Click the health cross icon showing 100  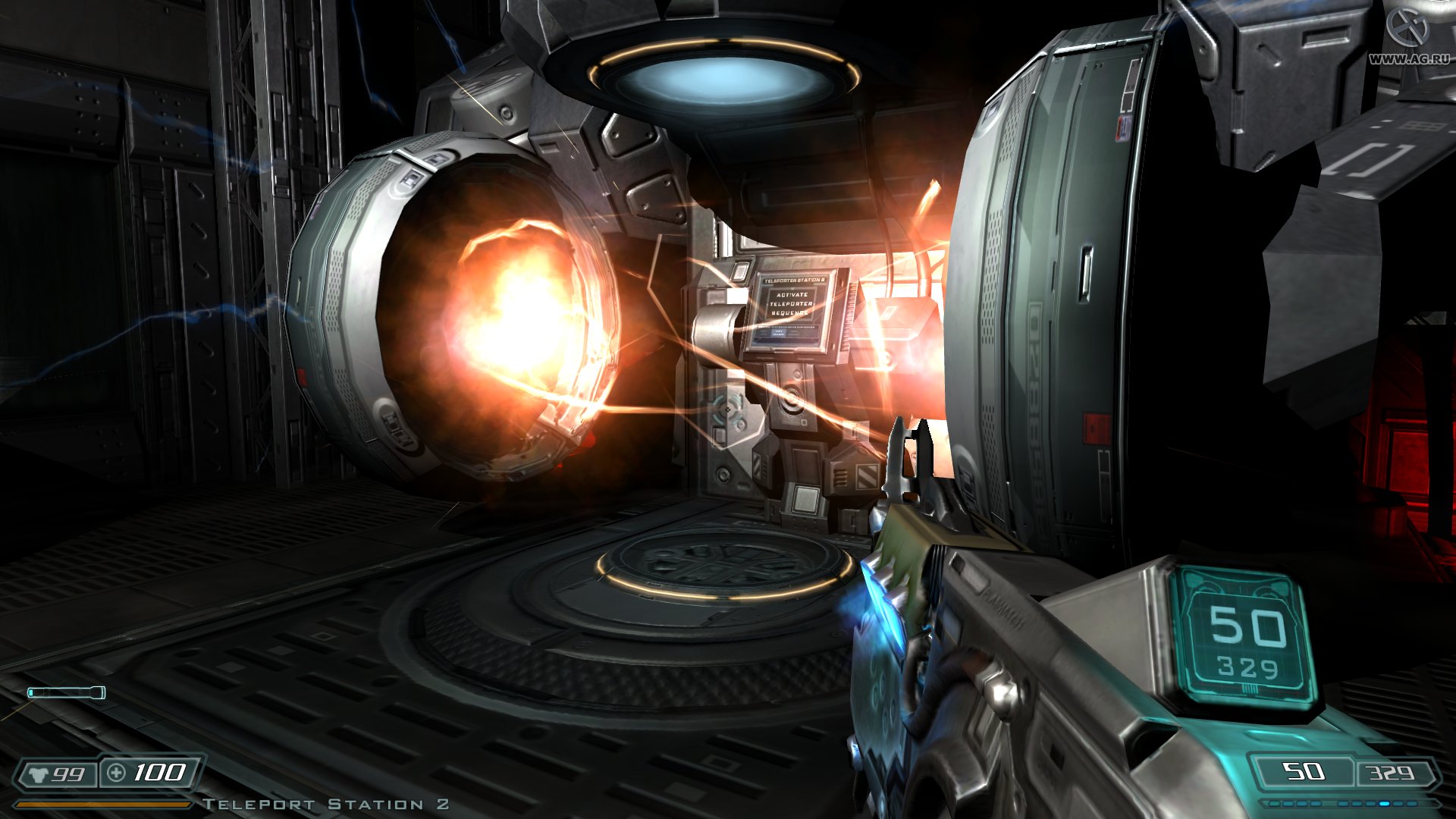(x=115, y=773)
